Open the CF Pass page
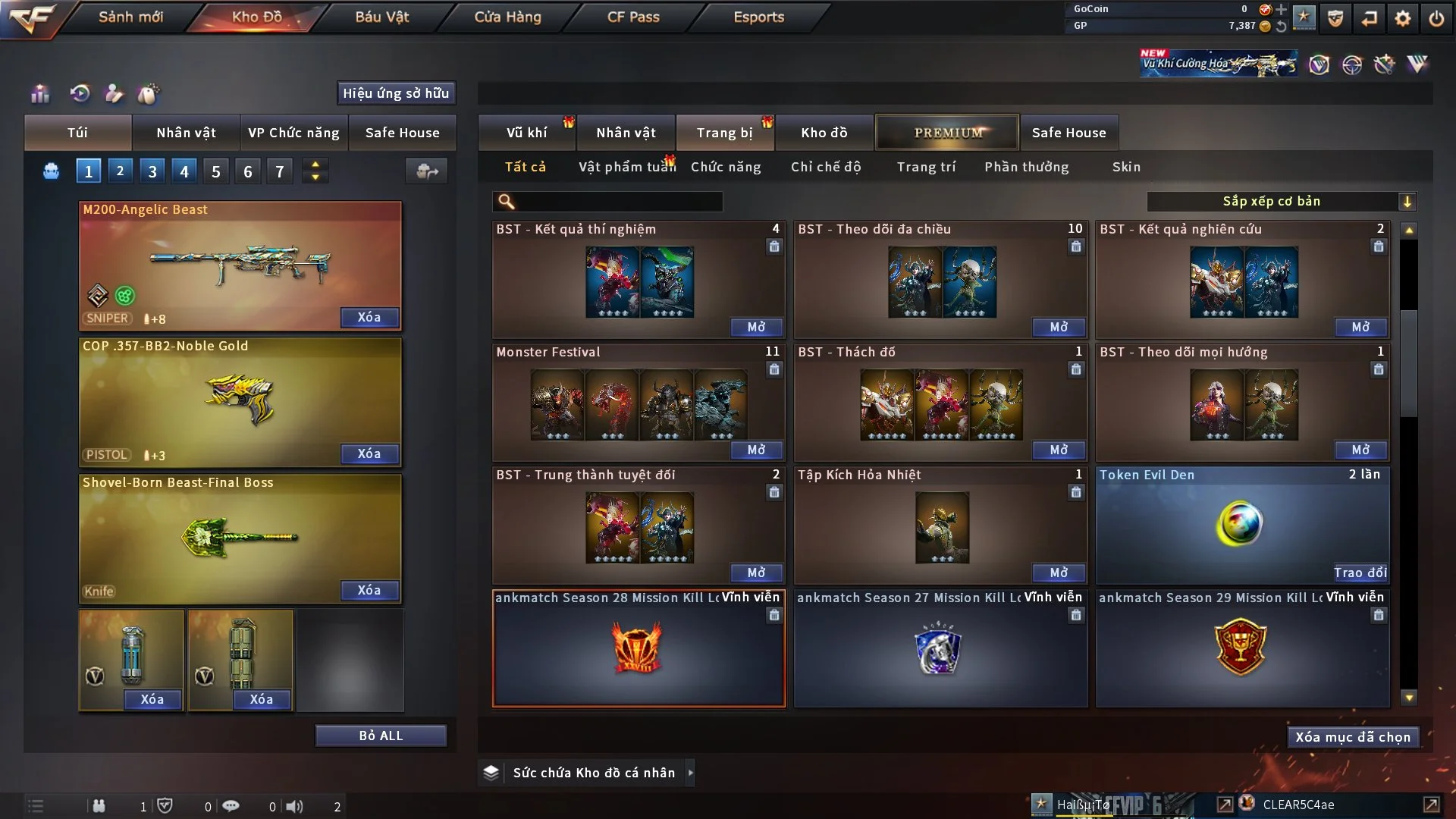 tap(633, 17)
